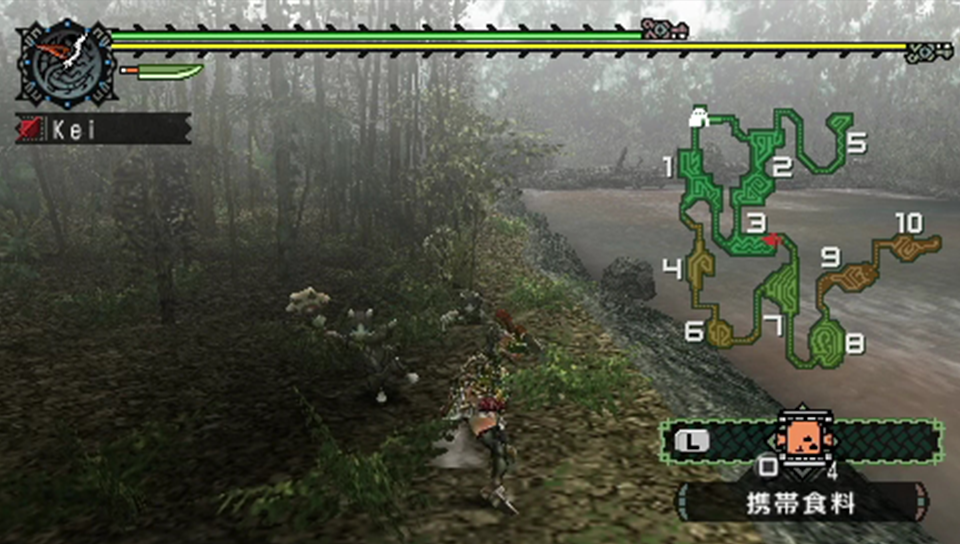This screenshot has width=960, height=544.
Task: Select the rations item icon in the item bar
Action: pos(799,439)
